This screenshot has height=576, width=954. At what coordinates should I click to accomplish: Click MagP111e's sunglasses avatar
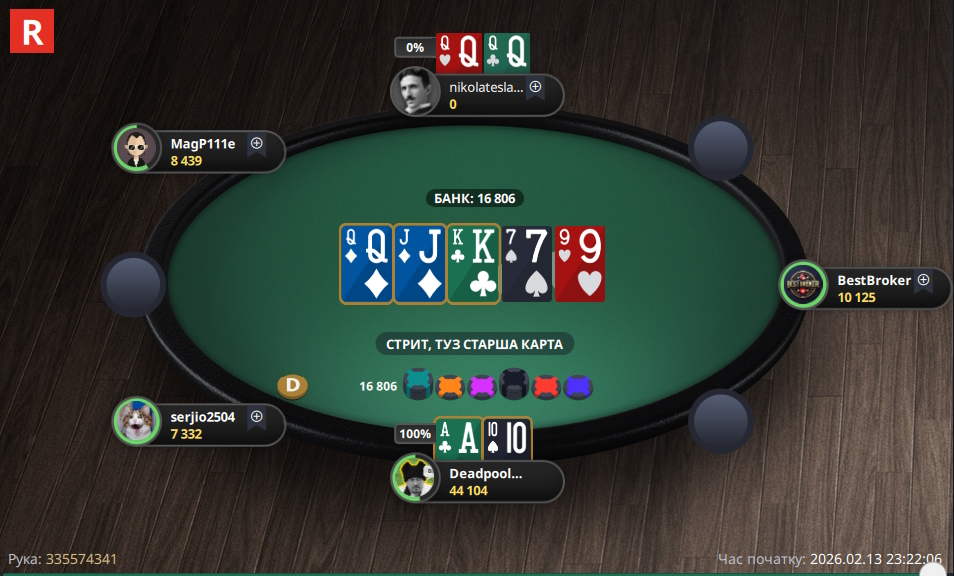(x=137, y=150)
